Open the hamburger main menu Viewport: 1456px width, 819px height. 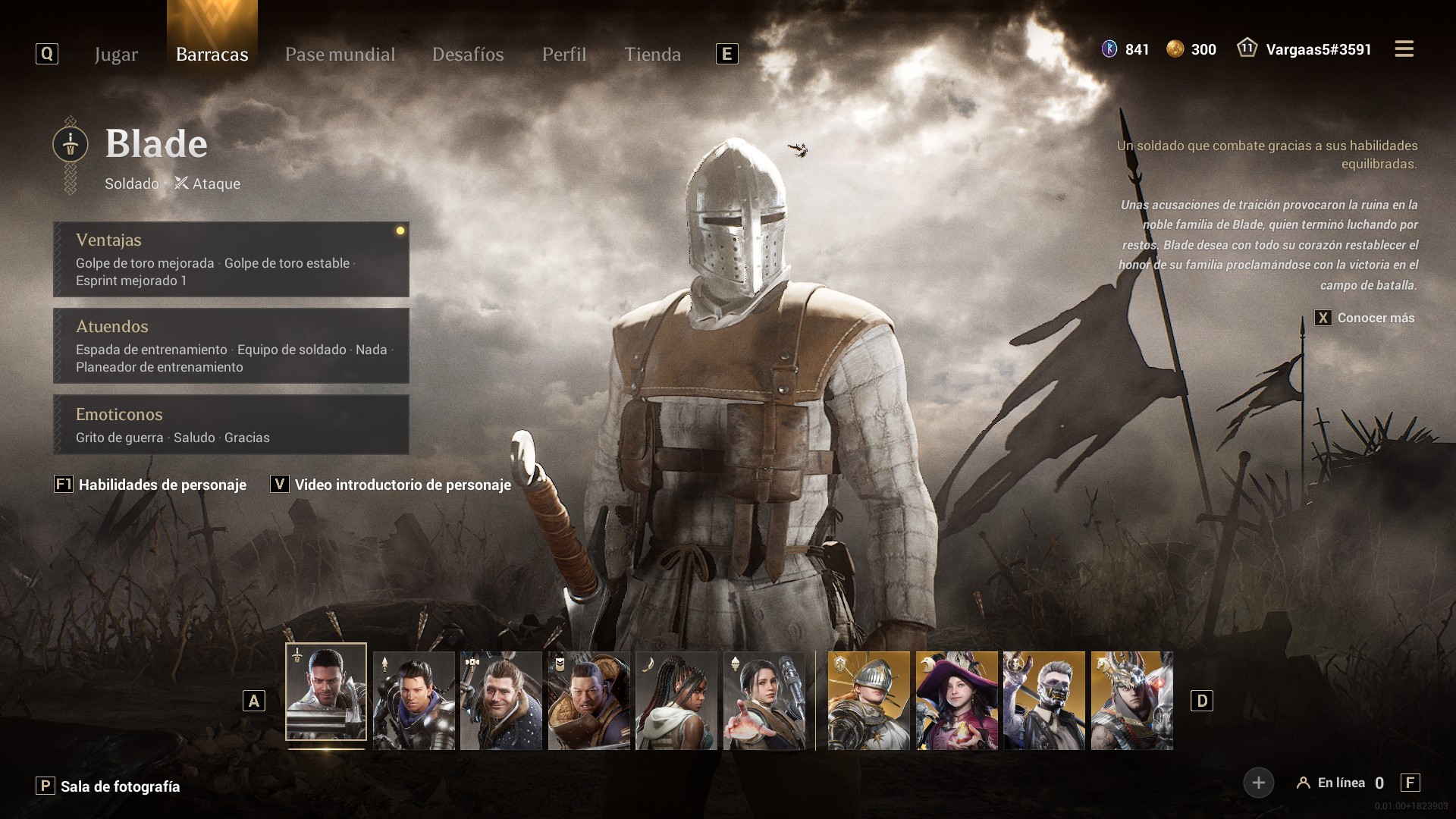coord(1404,49)
